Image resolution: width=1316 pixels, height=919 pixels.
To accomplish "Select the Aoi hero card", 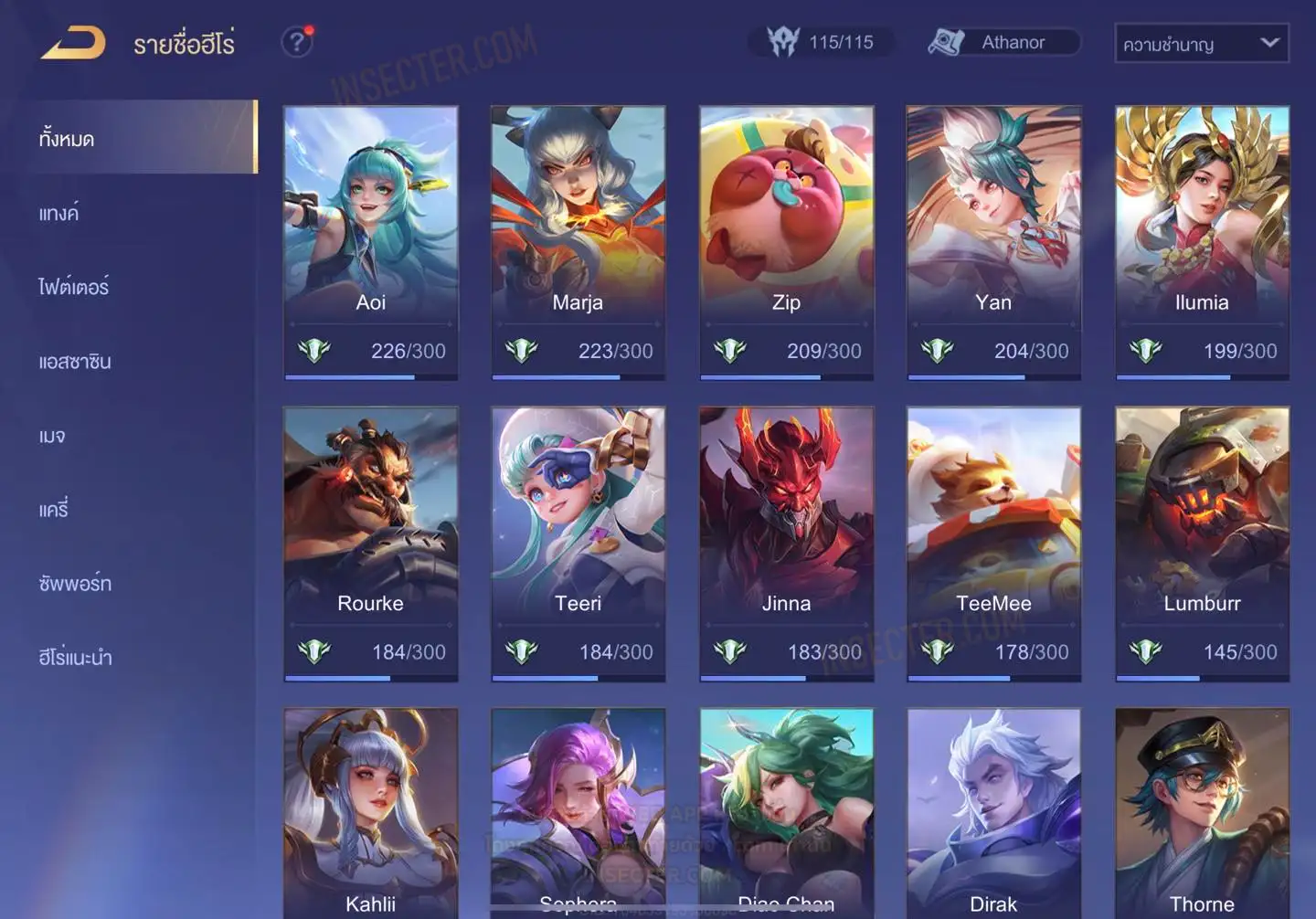I will [370, 241].
